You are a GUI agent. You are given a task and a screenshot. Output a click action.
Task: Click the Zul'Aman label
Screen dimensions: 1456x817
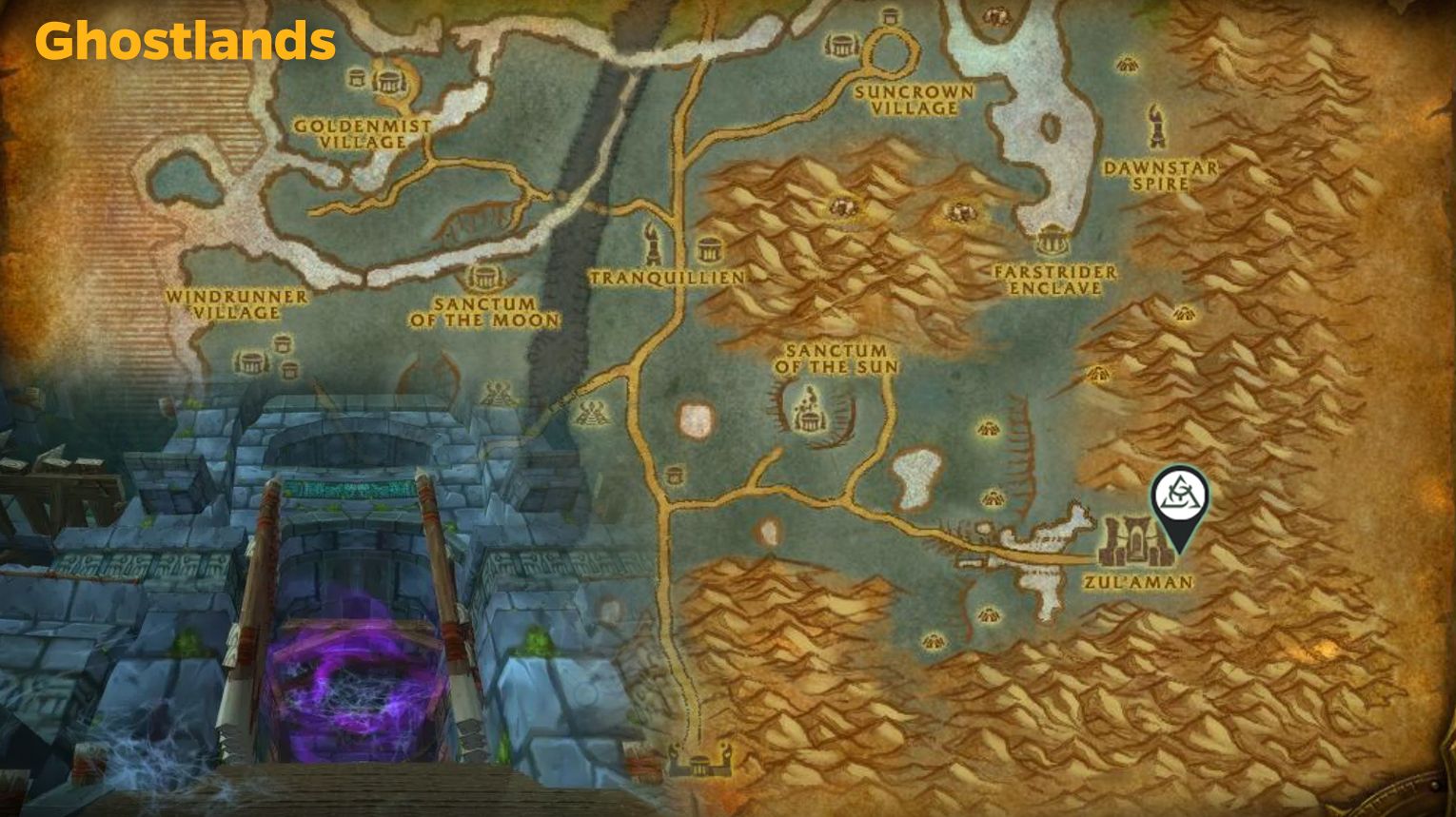(x=1138, y=581)
